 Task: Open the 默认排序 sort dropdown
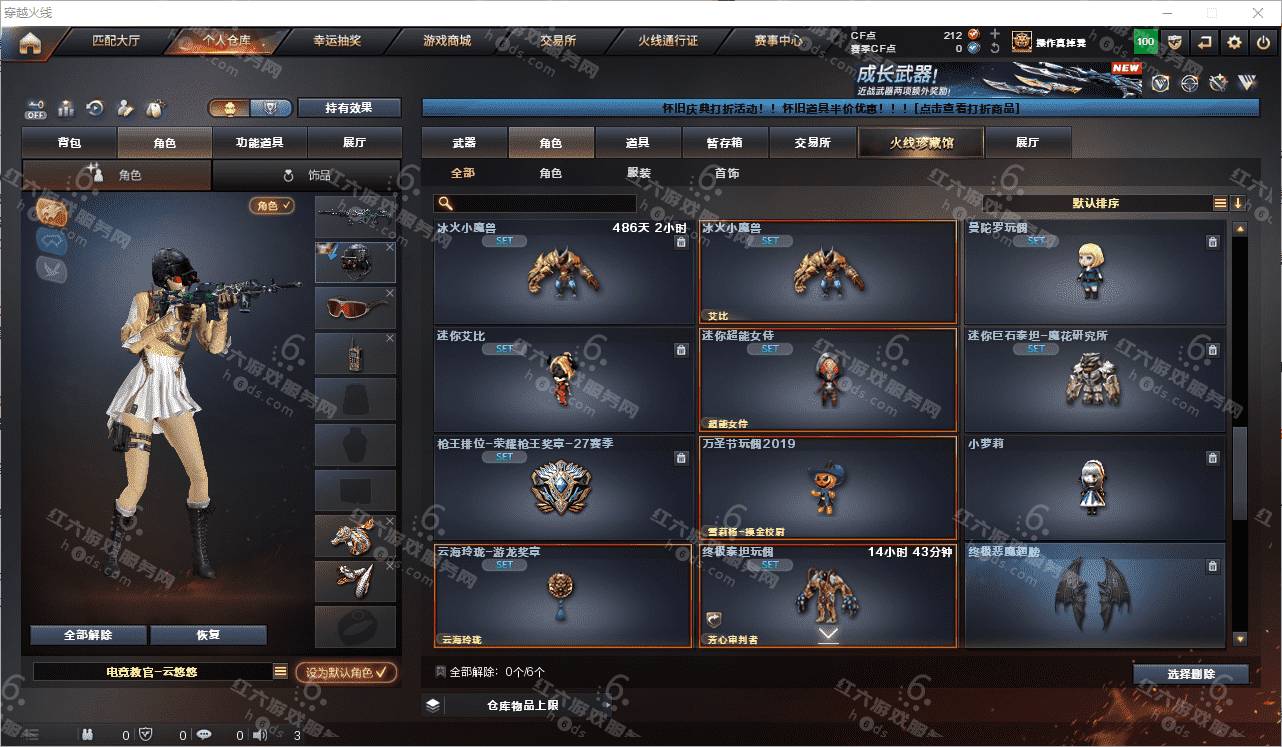tap(1095, 203)
